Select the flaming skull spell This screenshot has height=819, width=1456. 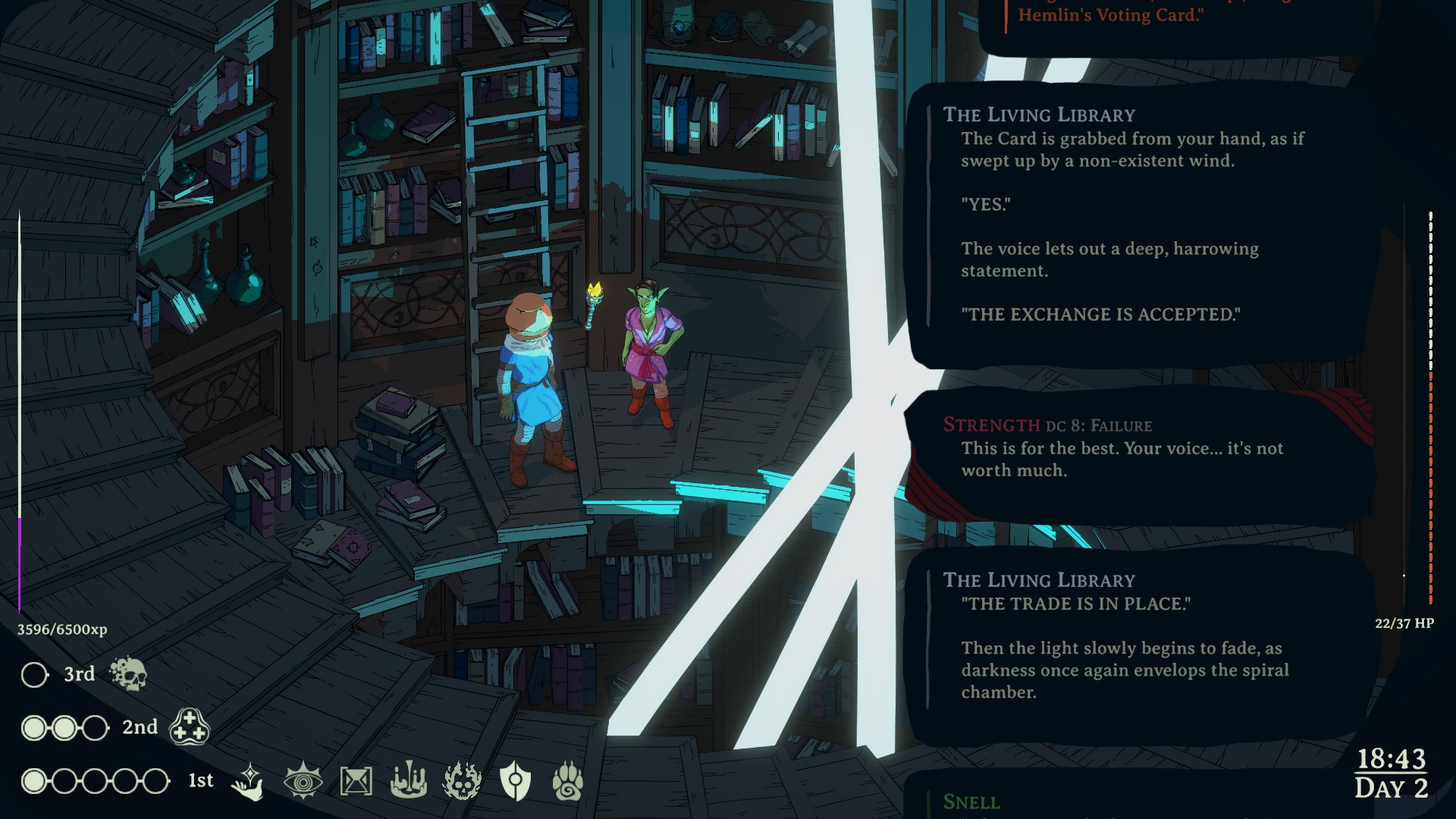coord(462,780)
